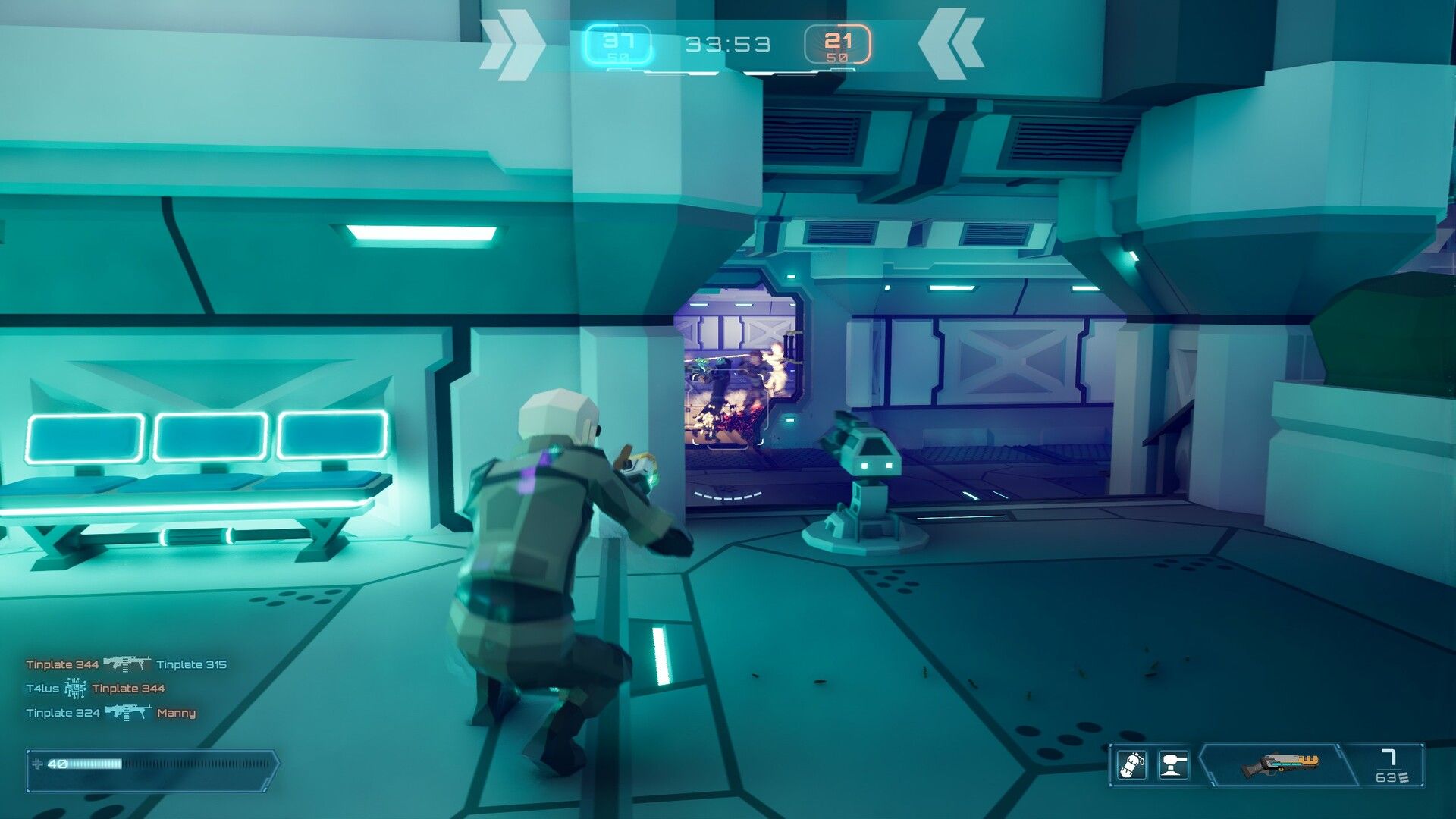The height and width of the screenshot is (819, 1456).
Task: Click the equipped orange shotgun weapon slot
Action: (1280, 765)
